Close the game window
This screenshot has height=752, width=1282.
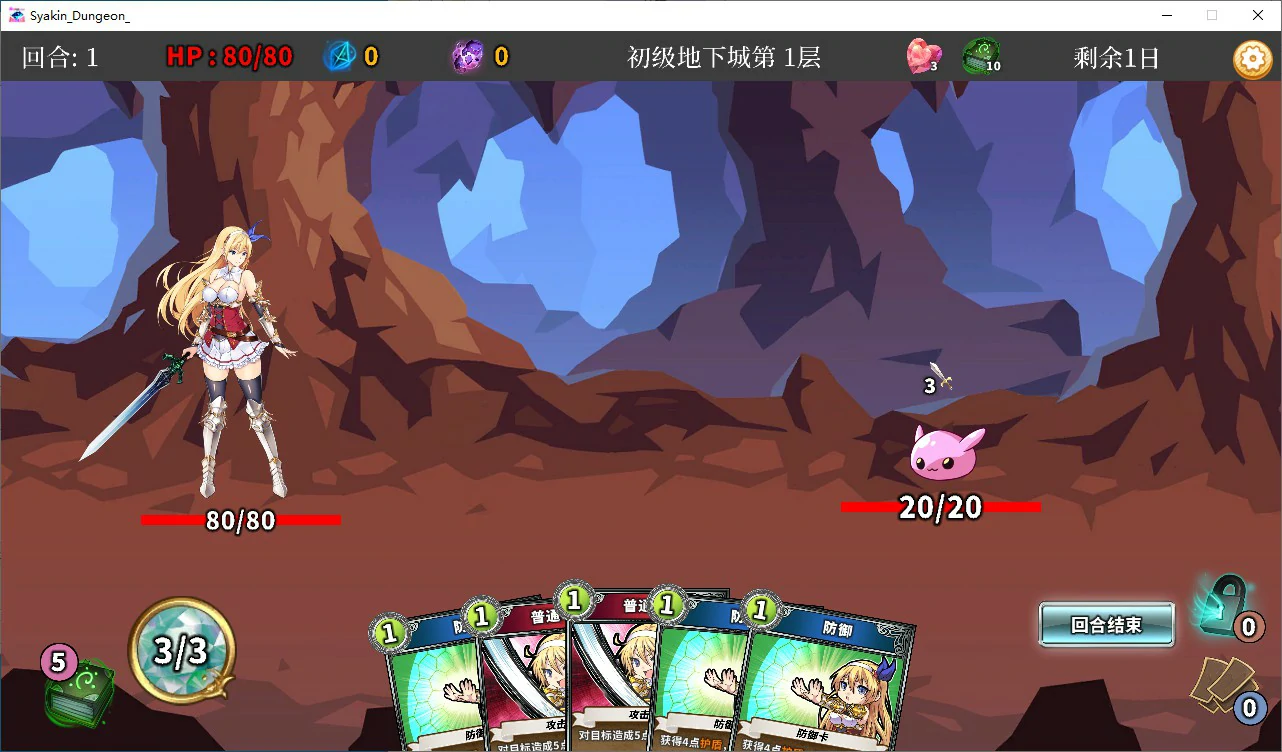[1258, 15]
